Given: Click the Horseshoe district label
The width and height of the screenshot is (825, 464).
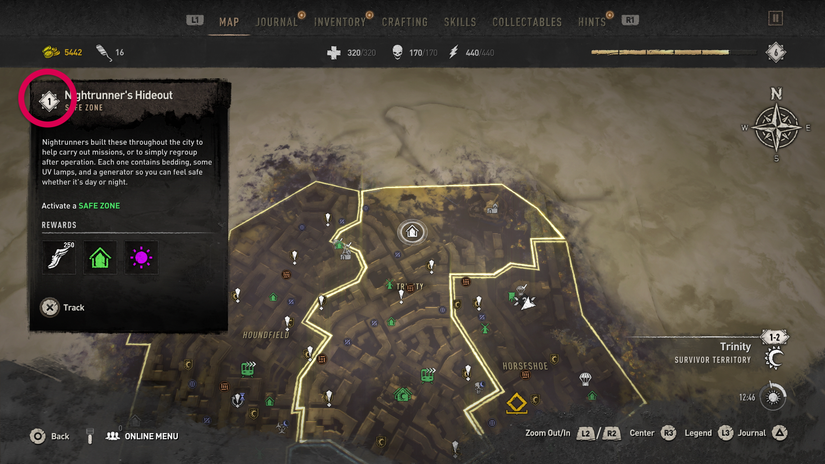Looking at the screenshot, I should coord(525,366).
